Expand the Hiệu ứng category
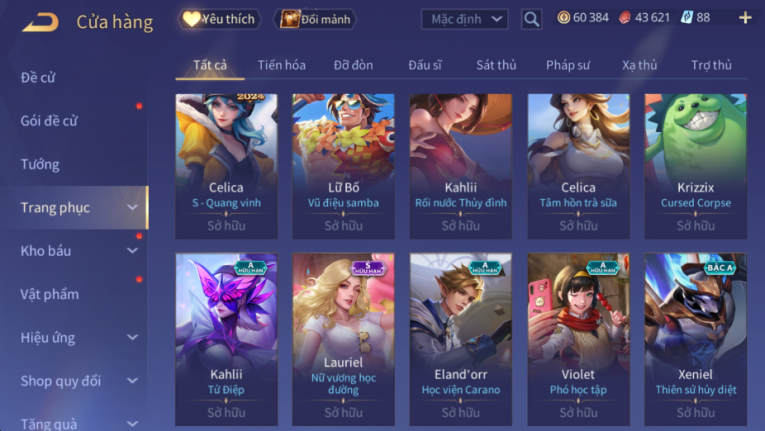The height and width of the screenshot is (431, 765). click(48, 338)
